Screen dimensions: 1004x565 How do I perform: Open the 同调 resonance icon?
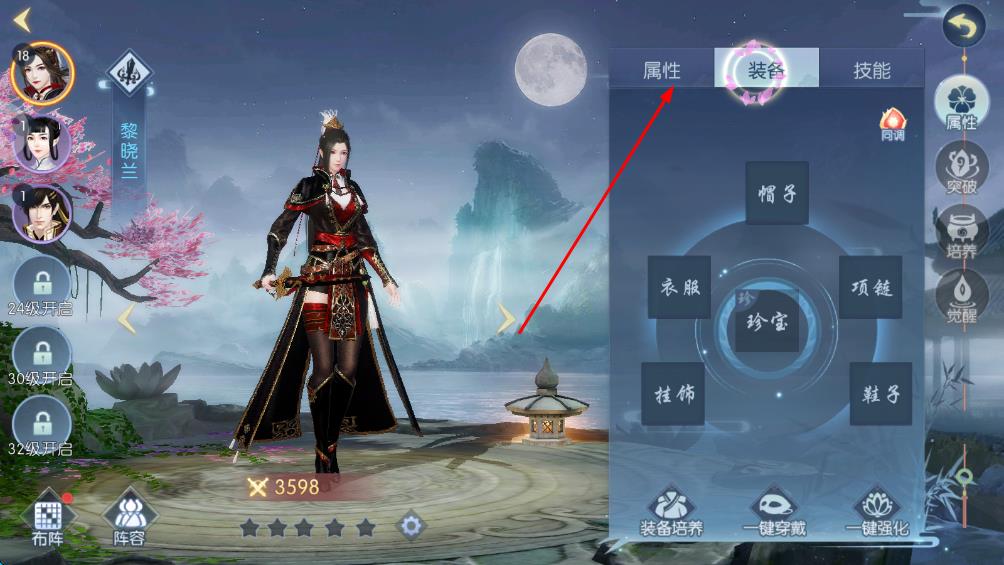tap(892, 124)
